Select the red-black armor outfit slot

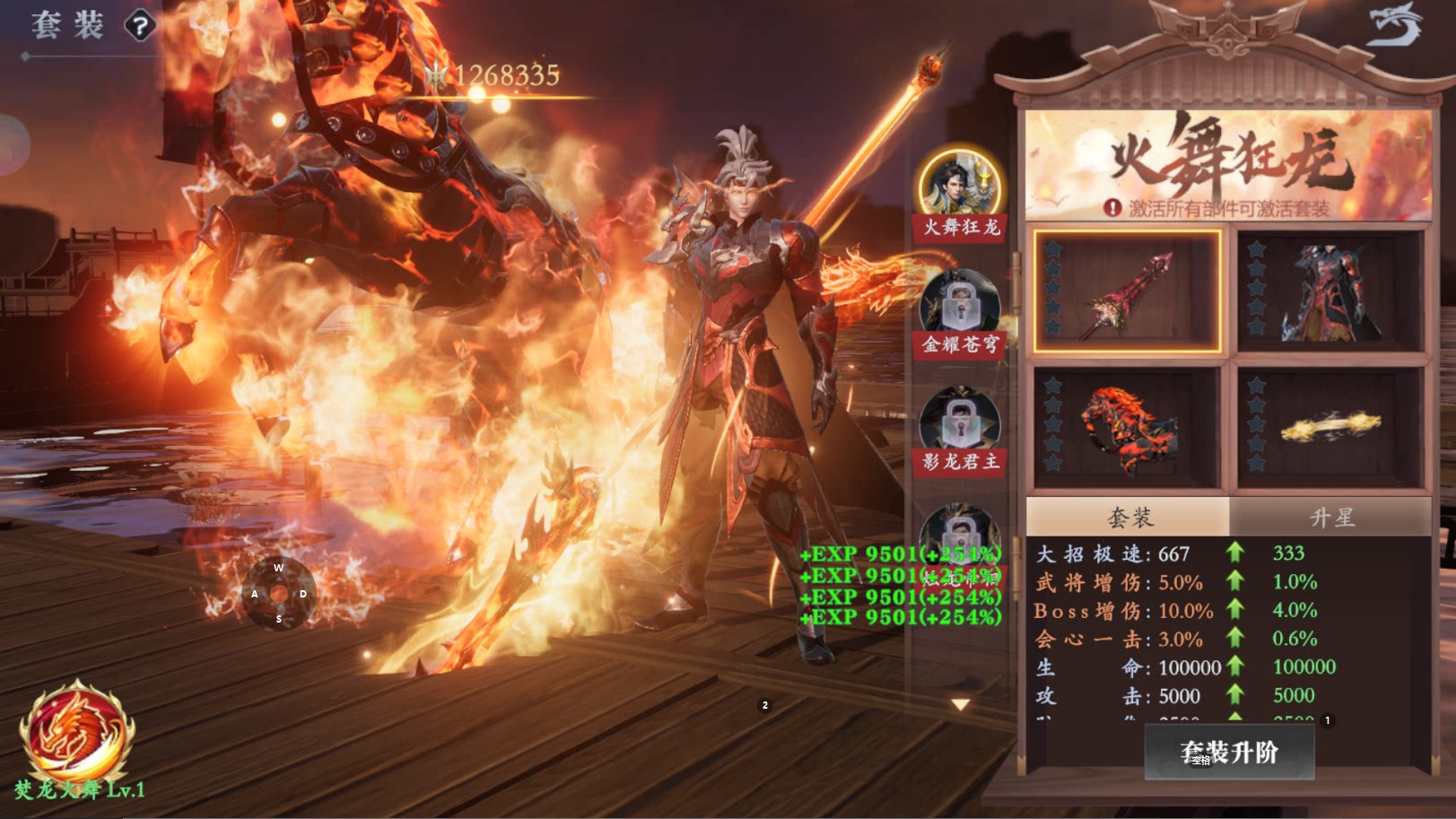tap(1330, 291)
